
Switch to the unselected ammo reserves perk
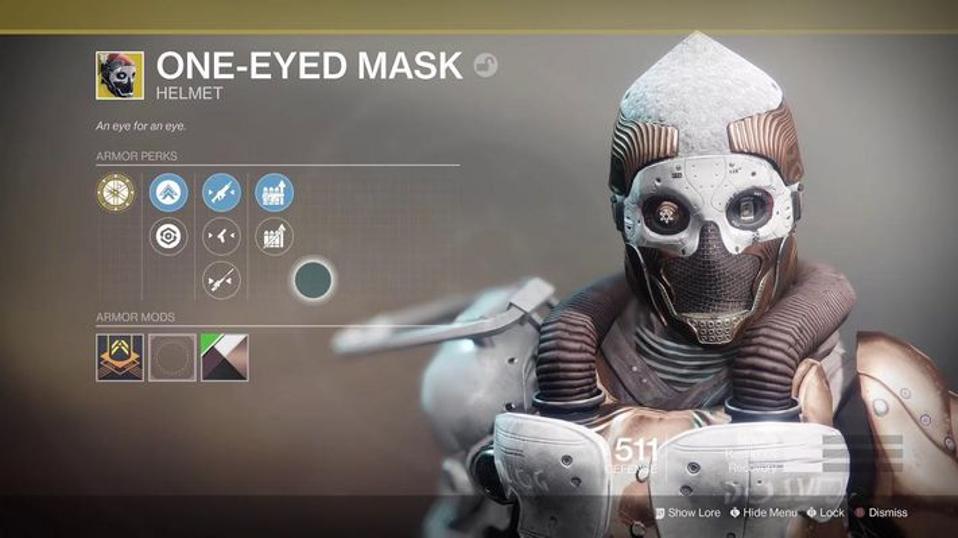click(x=274, y=237)
